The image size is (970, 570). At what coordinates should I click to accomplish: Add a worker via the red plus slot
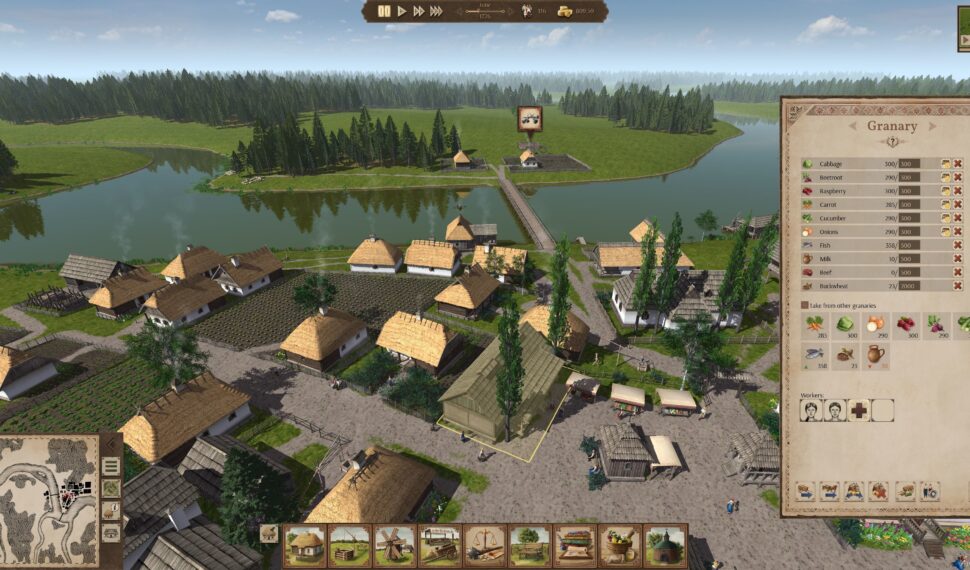pyautogui.click(x=859, y=410)
